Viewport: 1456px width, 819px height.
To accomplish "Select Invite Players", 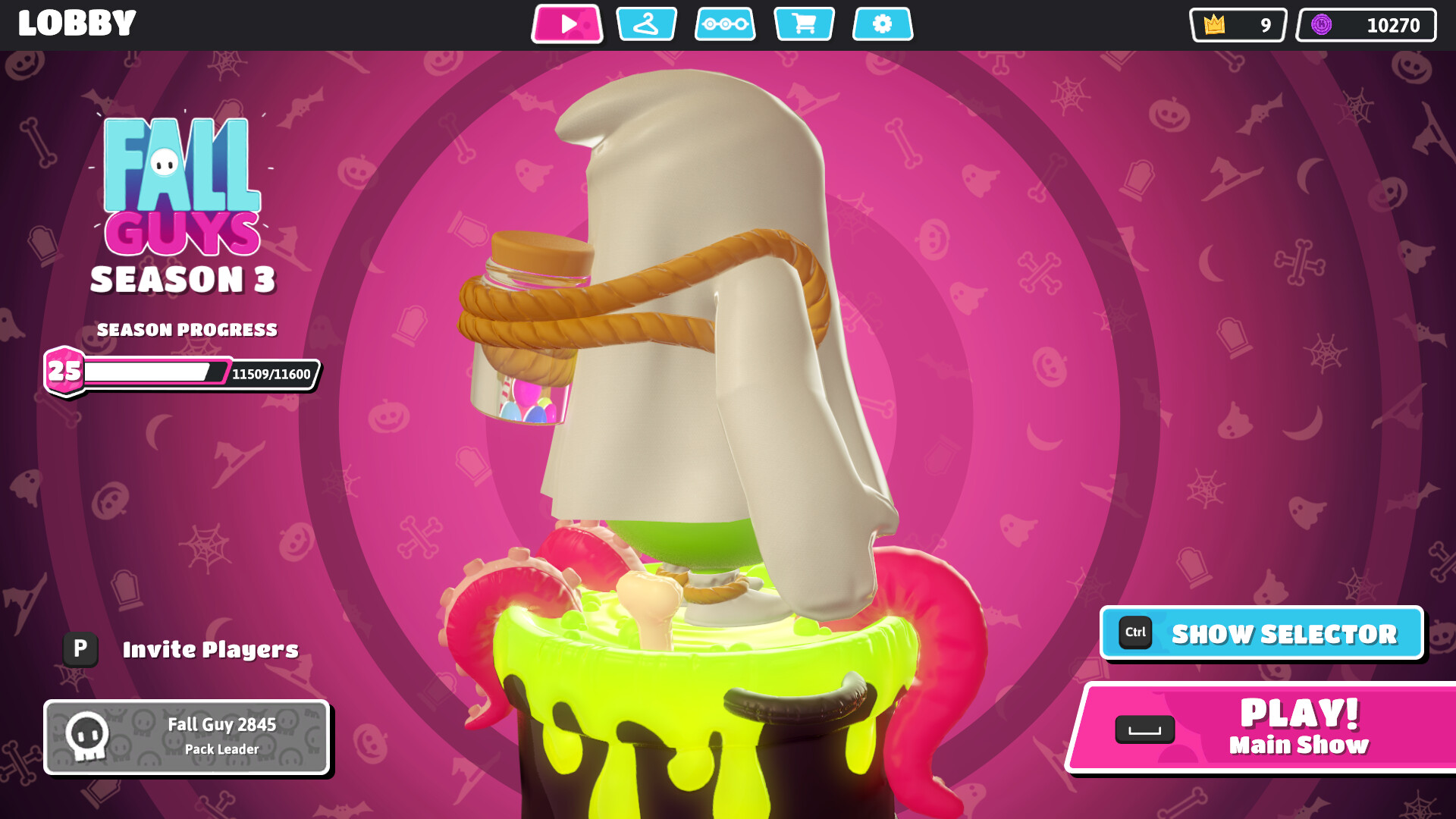I will point(182,649).
